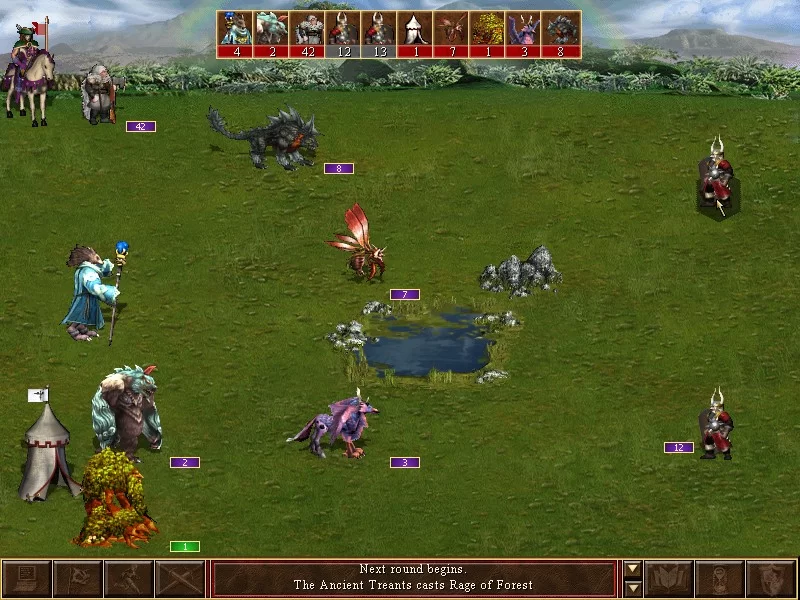
Task: Open the spellbook to cast a spell
Action: pyautogui.click(x=670, y=579)
